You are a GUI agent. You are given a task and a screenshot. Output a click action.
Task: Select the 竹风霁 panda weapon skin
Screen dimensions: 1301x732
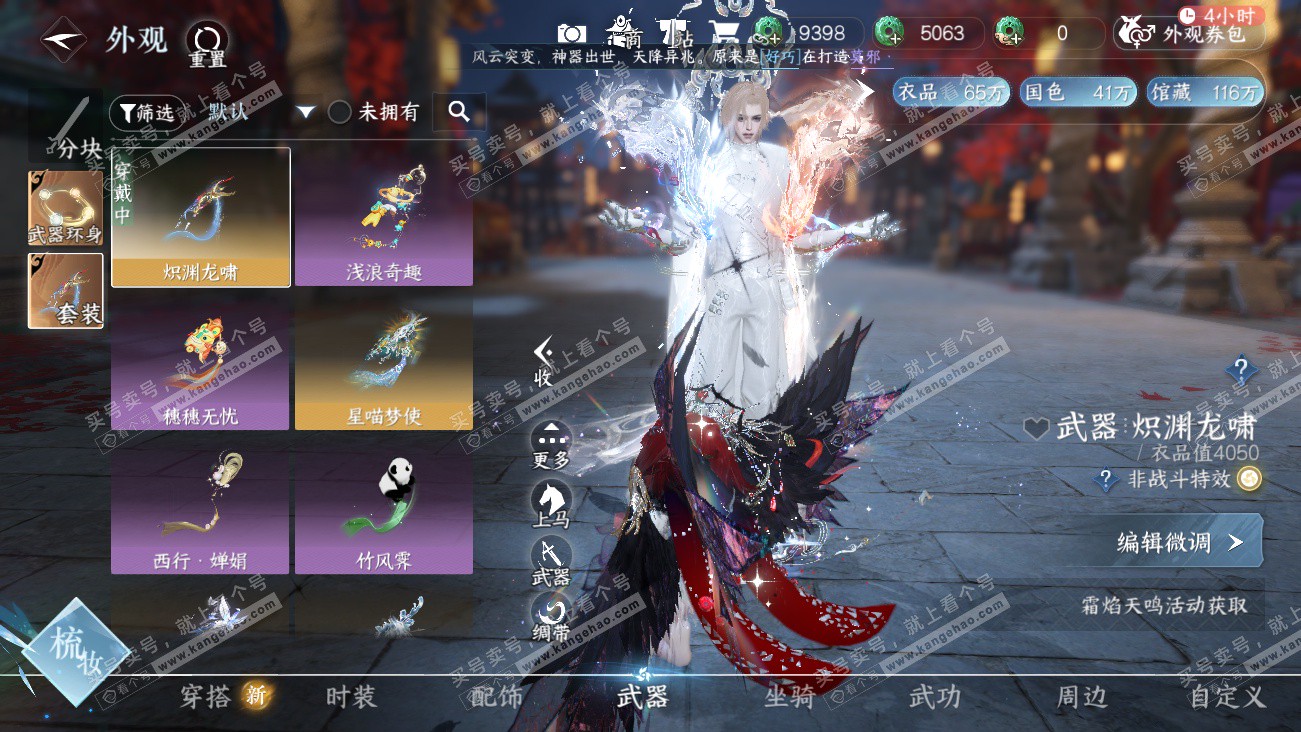click(384, 510)
